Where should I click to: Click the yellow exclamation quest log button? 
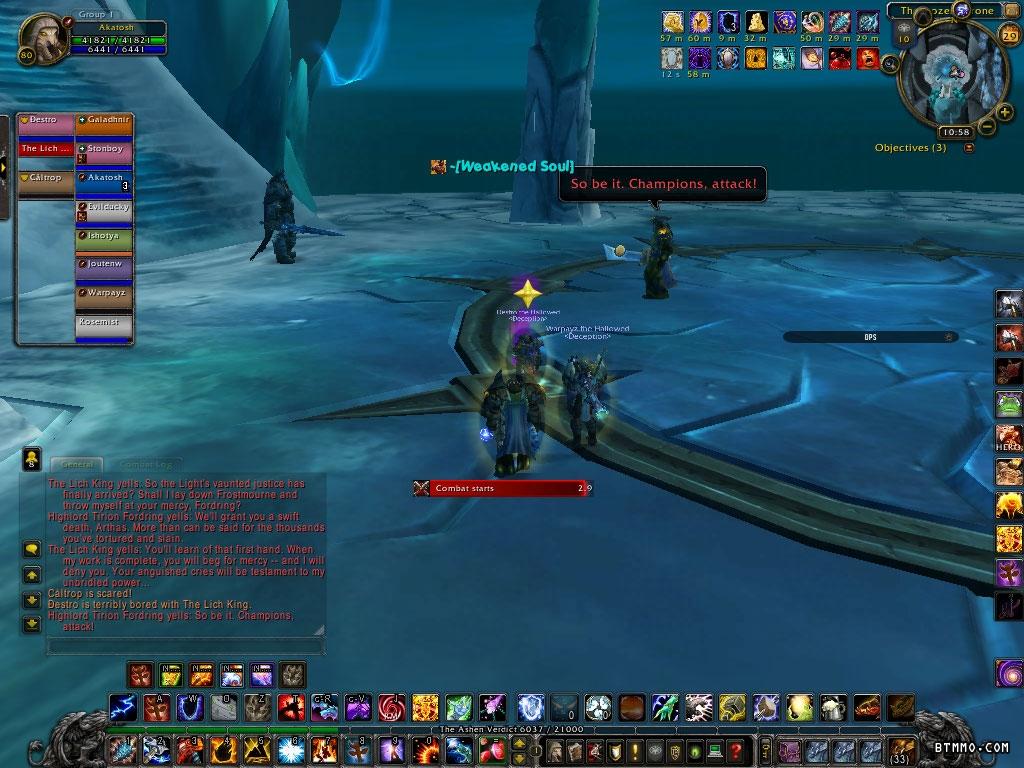pos(633,750)
